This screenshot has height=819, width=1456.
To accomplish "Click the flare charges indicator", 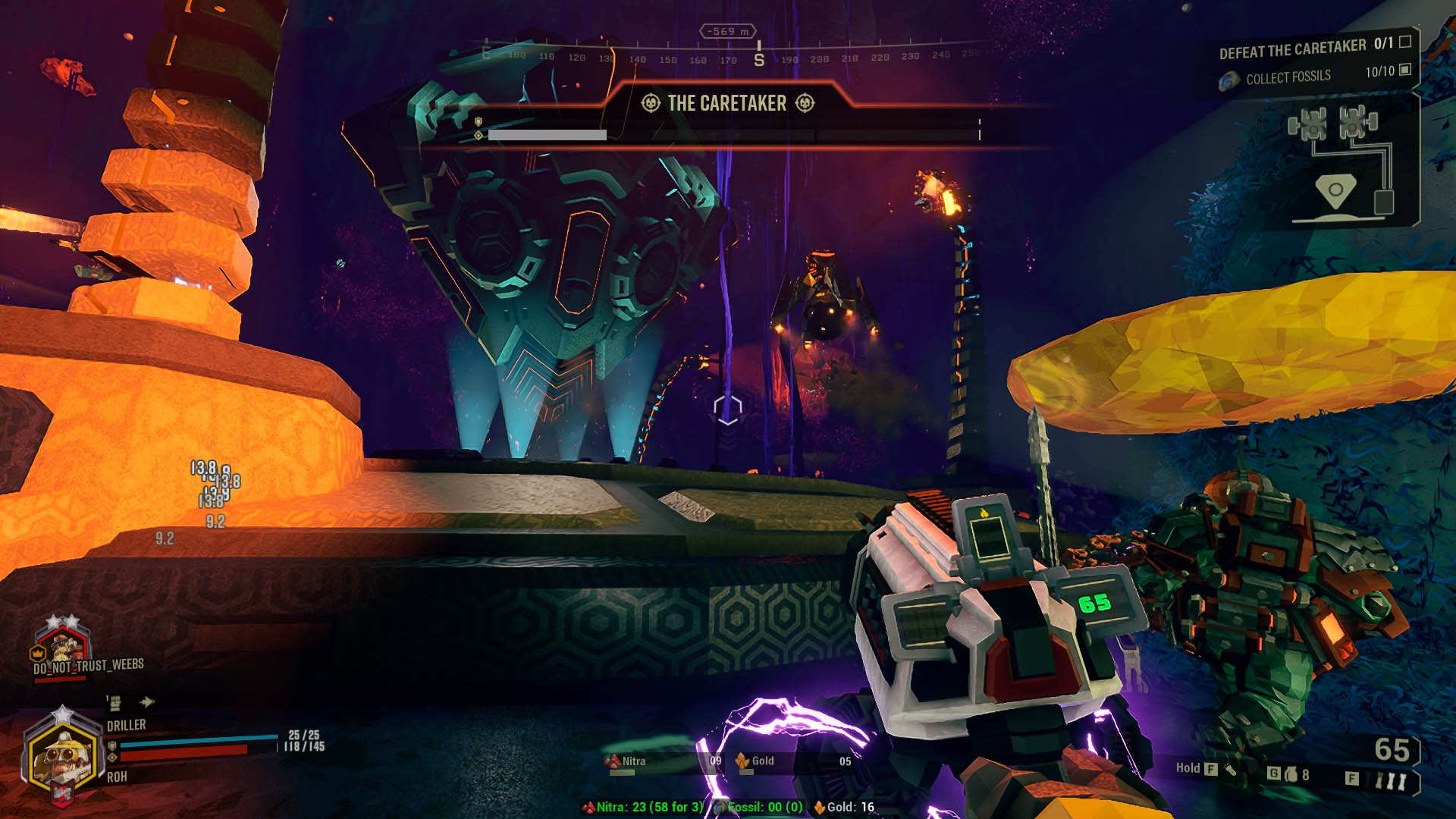I will pos(1382,779).
